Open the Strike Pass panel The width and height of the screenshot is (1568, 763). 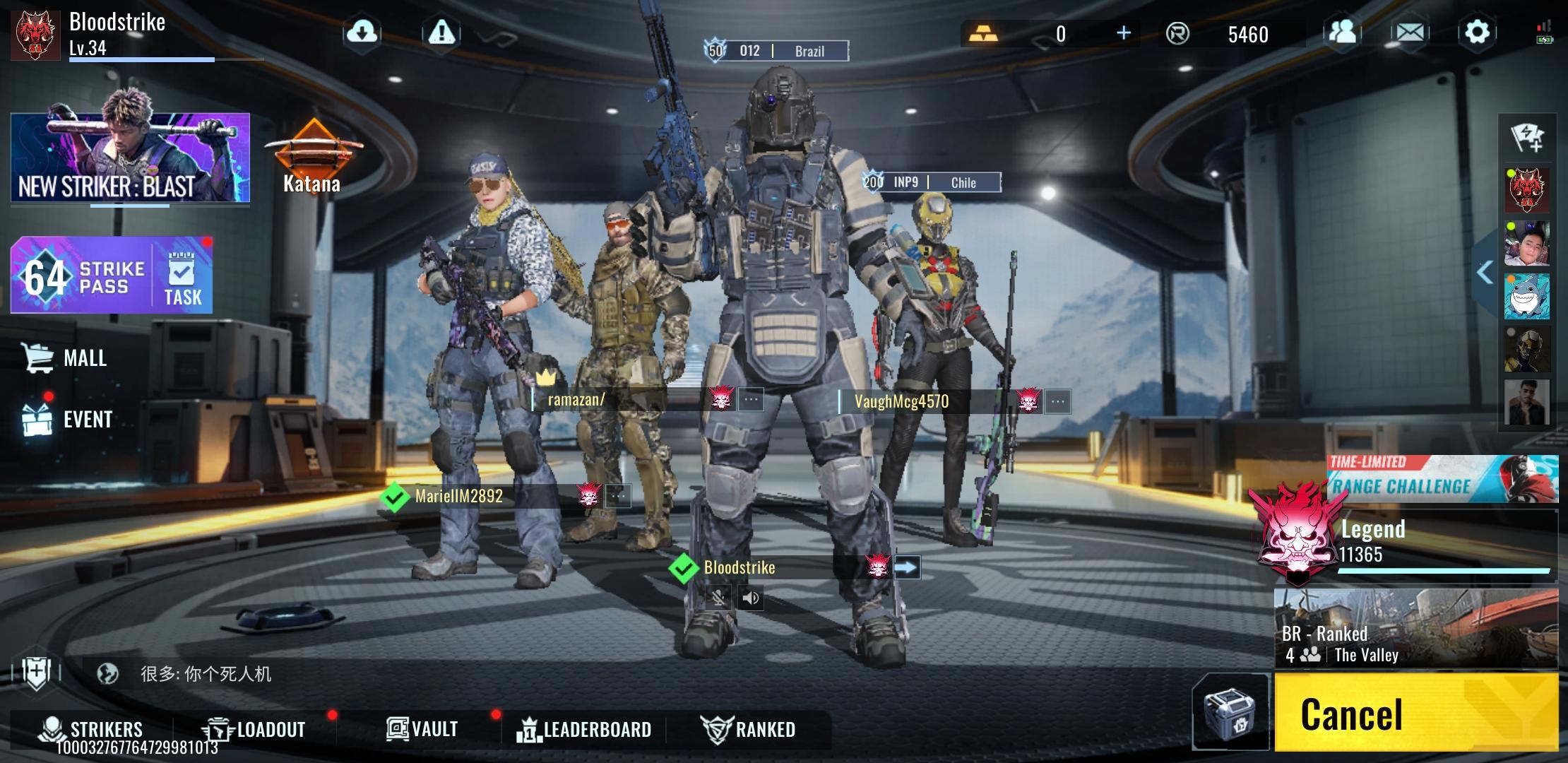click(81, 276)
